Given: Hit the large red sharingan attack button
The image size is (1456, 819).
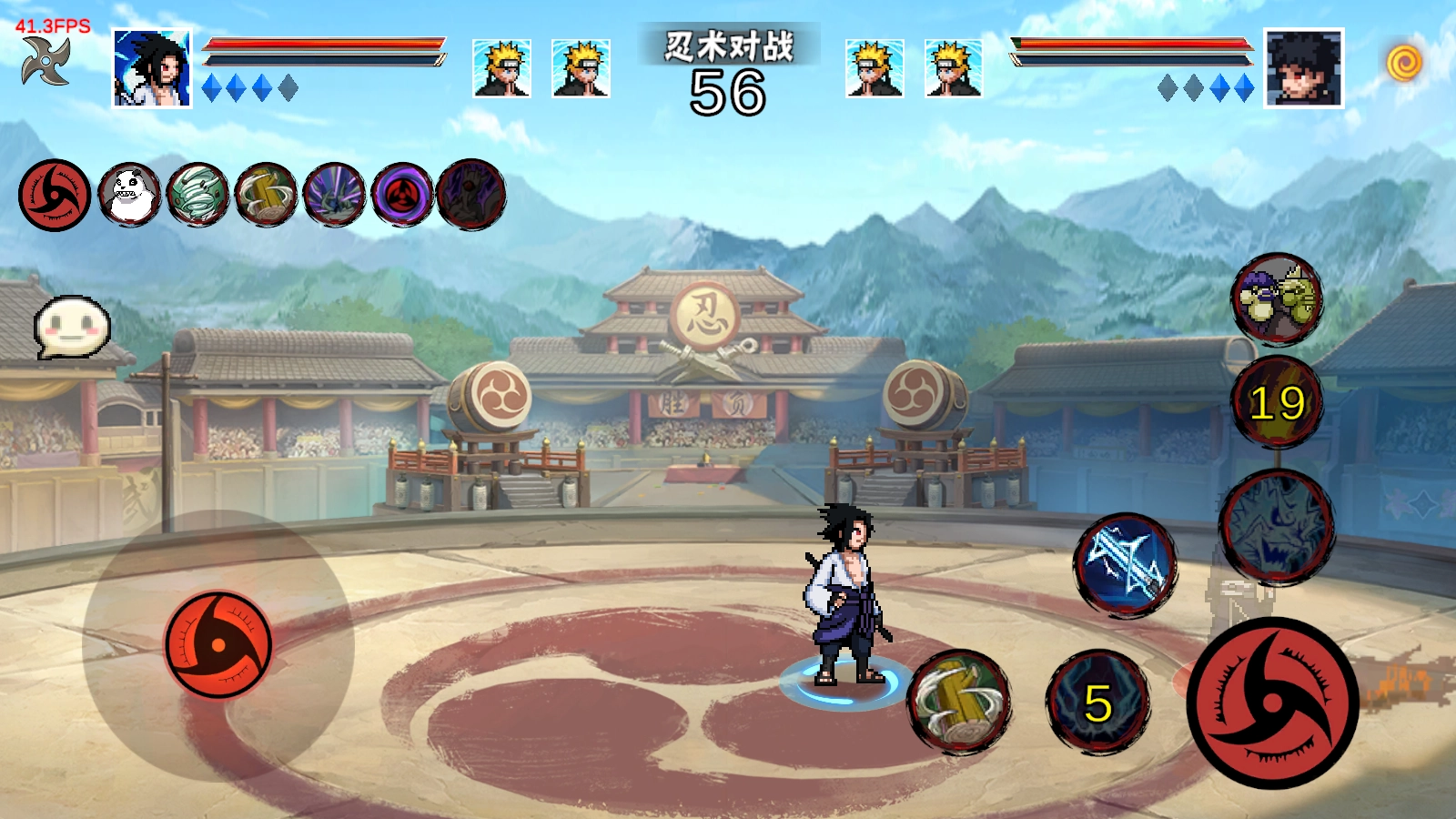Looking at the screenshot, I should [x=1272, y=703].
